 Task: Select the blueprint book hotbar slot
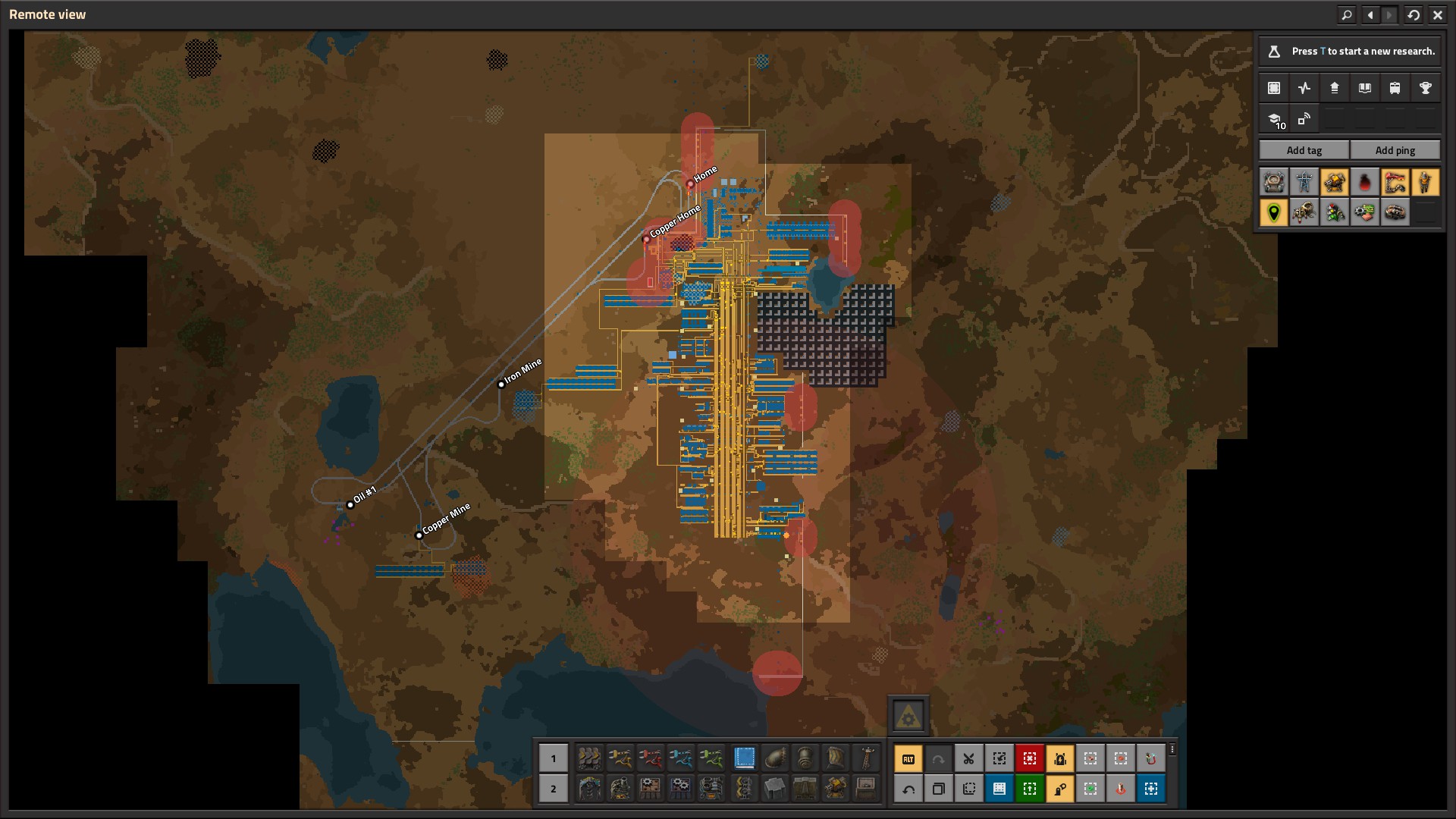point(745,758)
